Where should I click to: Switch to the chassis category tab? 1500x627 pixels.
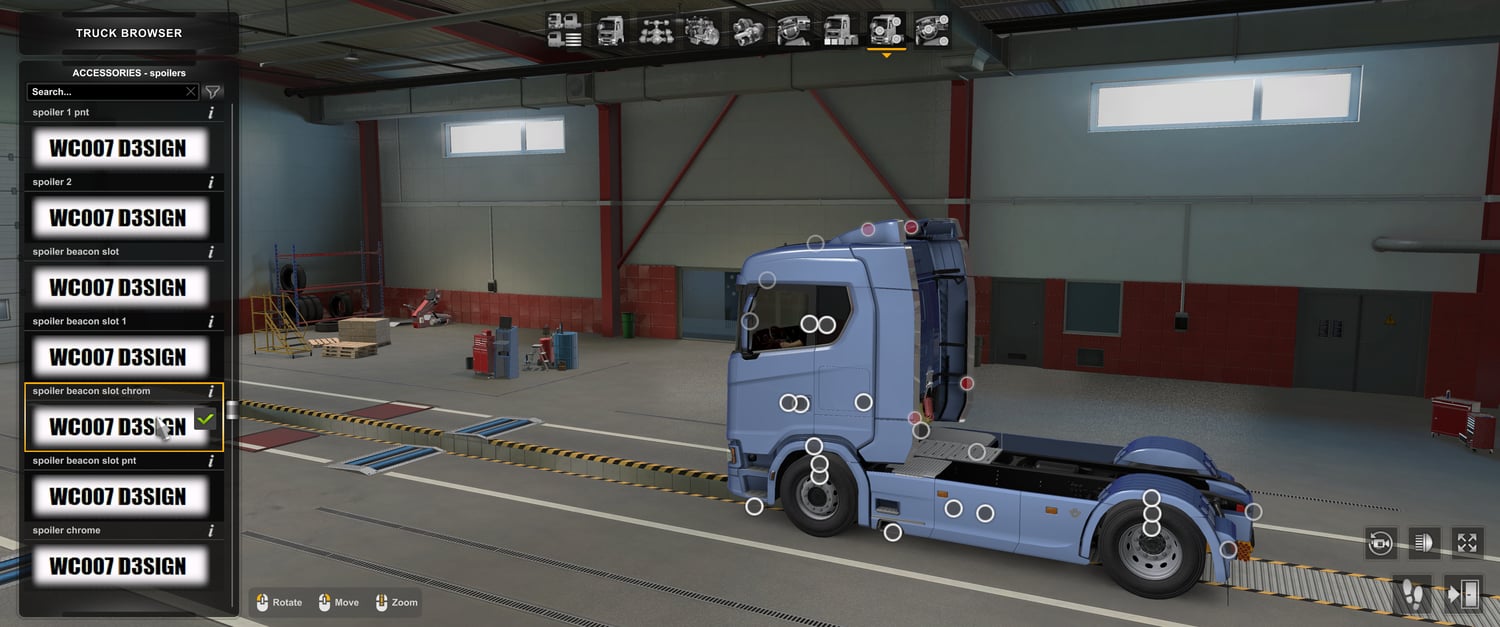pyautogui.click(x=656, y=30)
